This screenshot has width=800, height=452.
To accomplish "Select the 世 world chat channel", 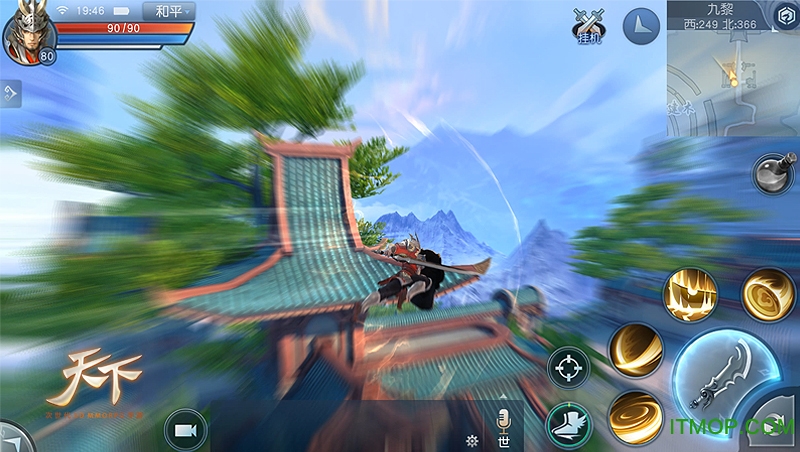I will (503, 441).
